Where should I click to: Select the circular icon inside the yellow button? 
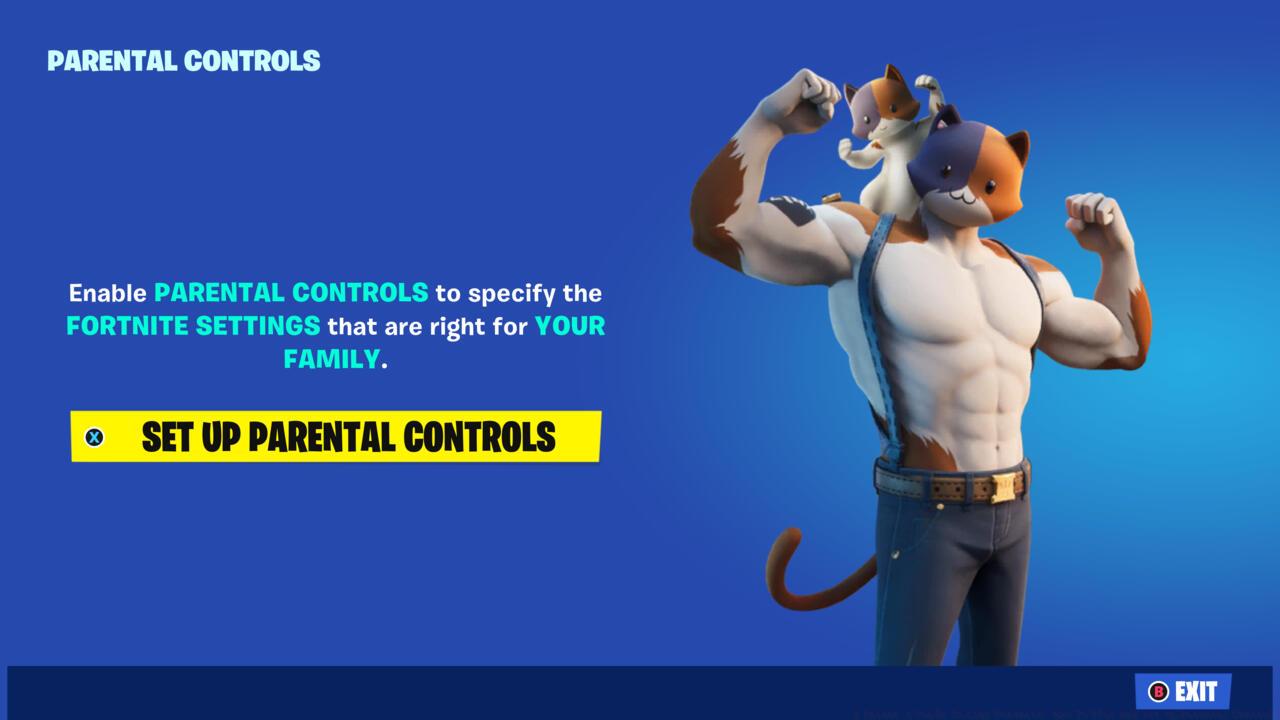click(x=95, y=437)
